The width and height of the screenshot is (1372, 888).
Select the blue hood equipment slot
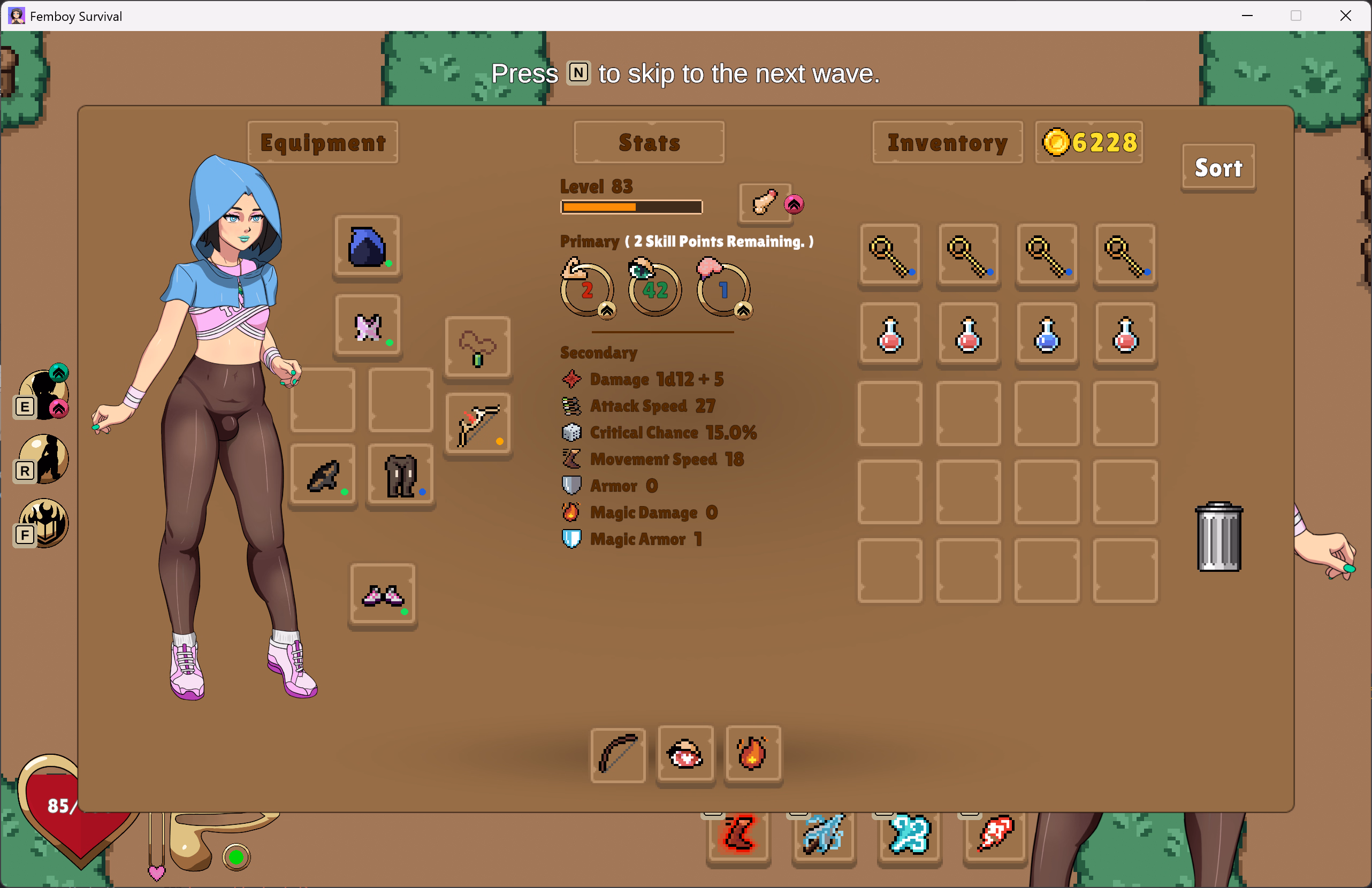(x=367, y=247)
